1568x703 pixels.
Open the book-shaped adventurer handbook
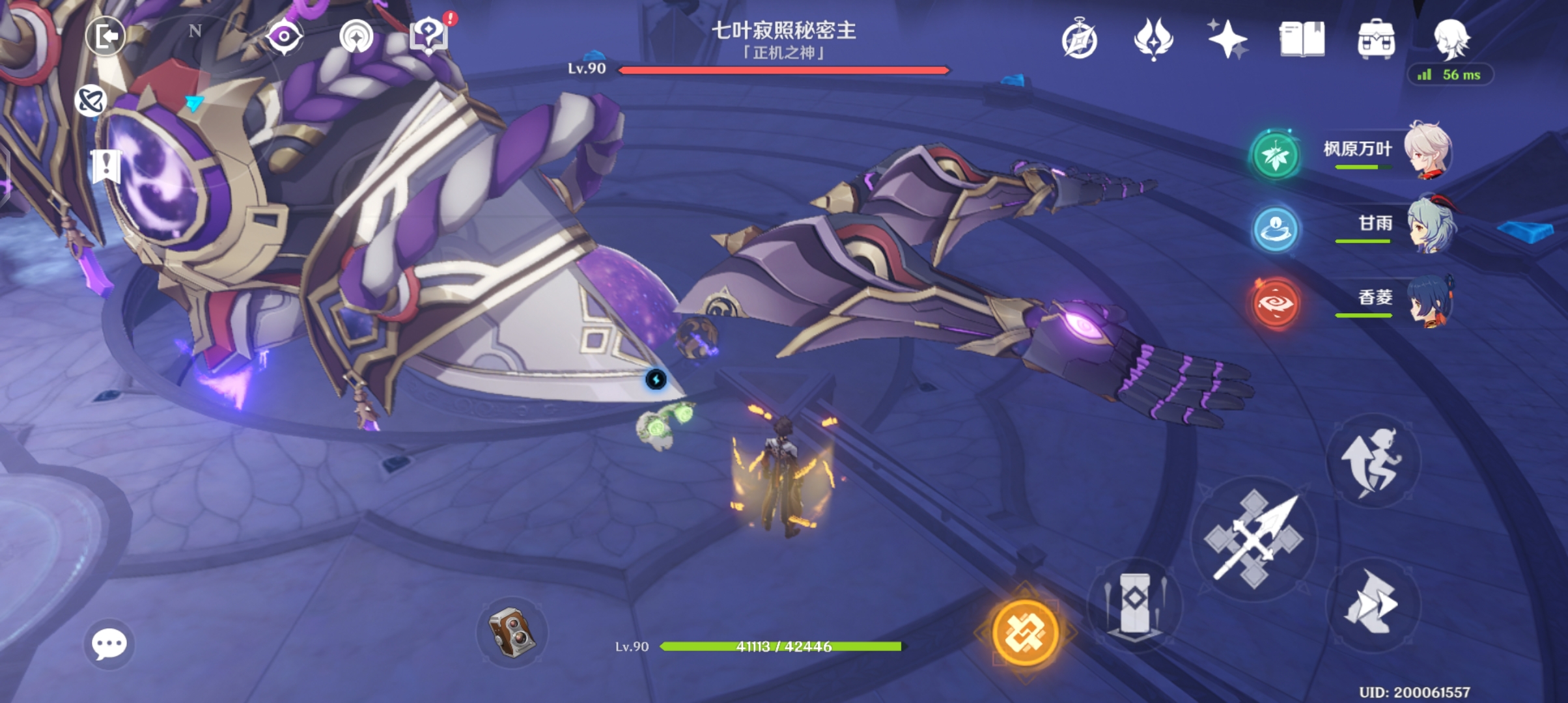(x=1302, y=39)
